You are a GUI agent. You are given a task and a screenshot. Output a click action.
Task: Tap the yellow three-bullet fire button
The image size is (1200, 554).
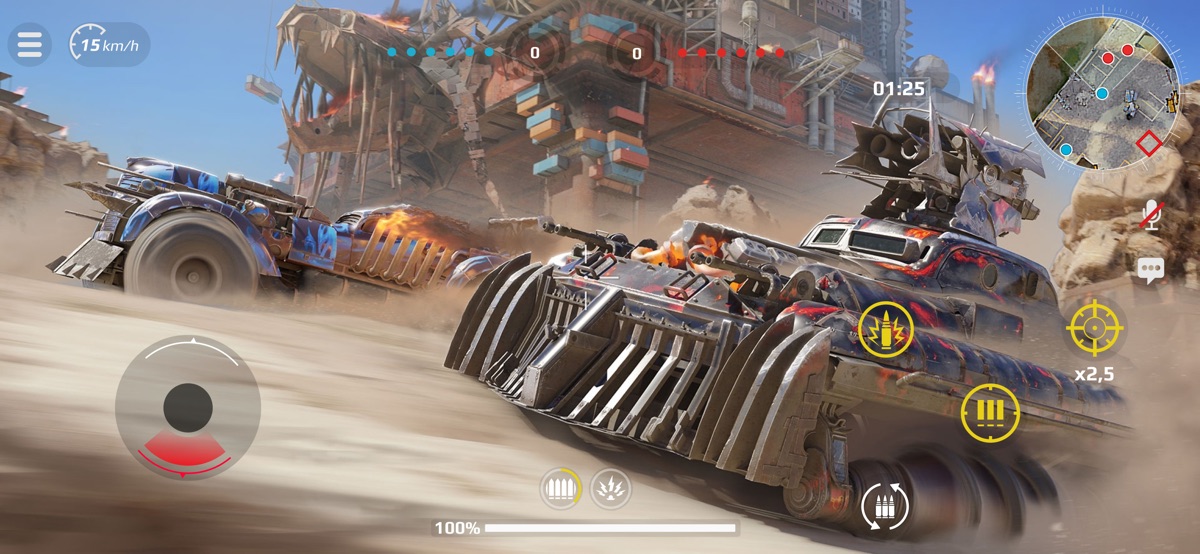(x=990, y=412)
